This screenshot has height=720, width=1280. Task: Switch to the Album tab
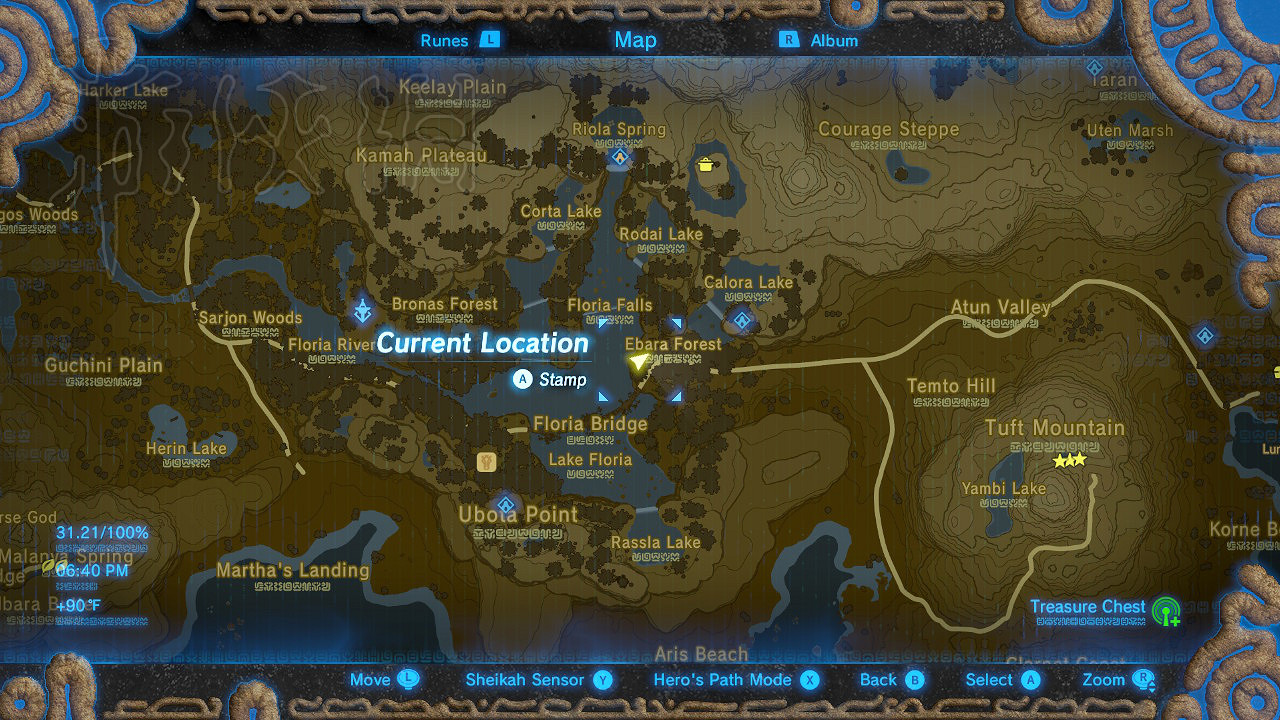(x=833, y=40)
